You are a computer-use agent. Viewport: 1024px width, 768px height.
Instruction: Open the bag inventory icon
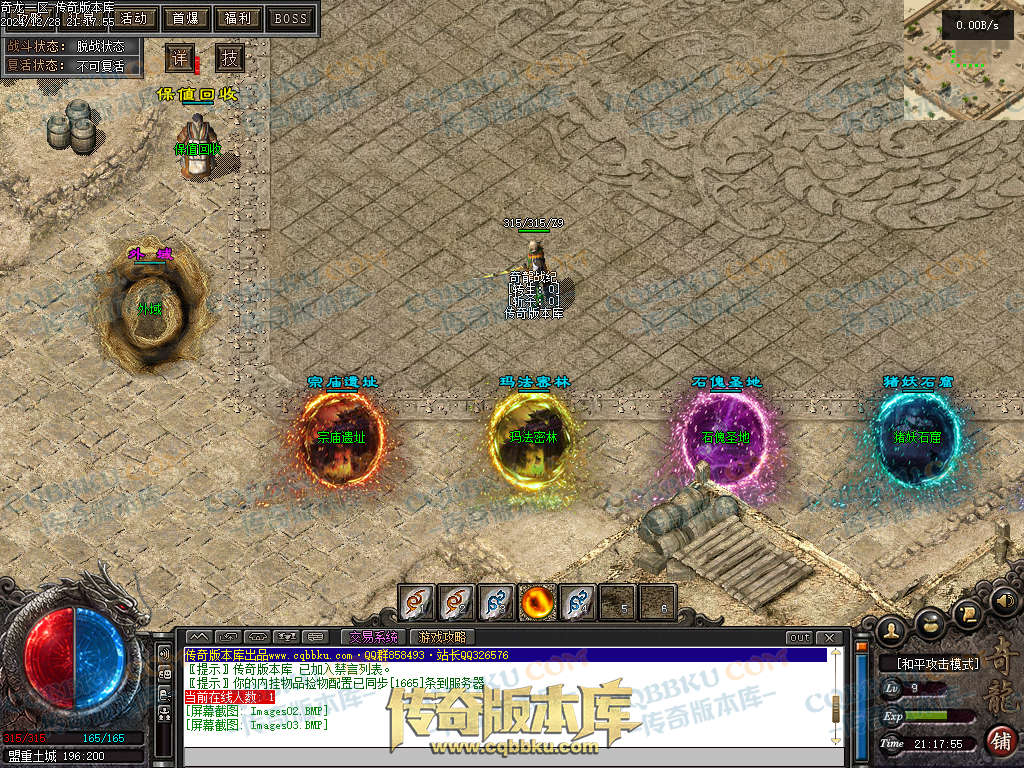[x=931, y=622]
